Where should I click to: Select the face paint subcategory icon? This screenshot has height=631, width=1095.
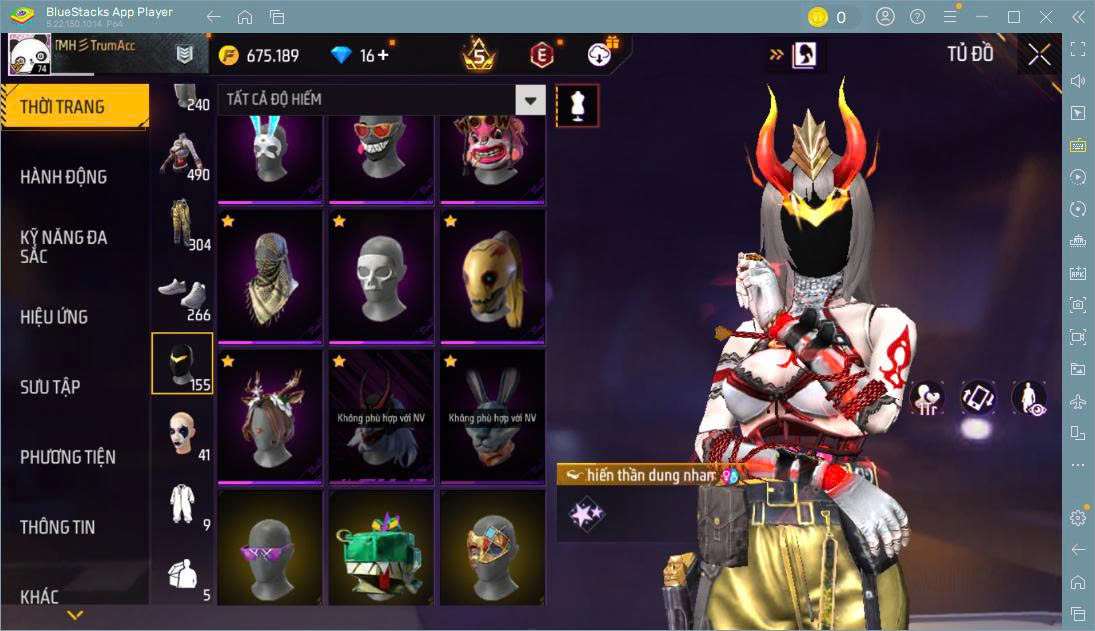[181, 434]
